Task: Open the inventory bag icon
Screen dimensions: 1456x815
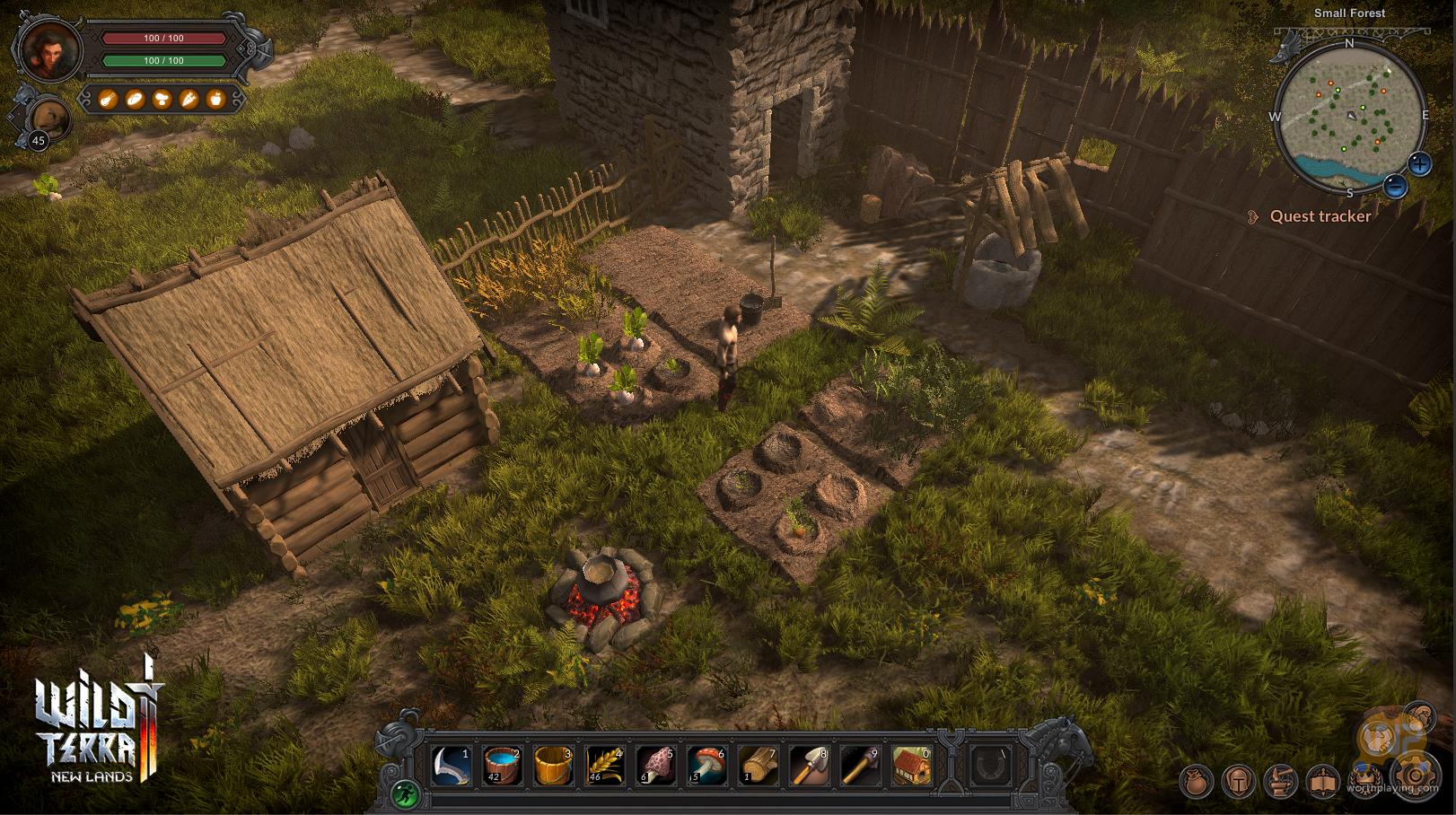Action: [x=1196, y=781]
